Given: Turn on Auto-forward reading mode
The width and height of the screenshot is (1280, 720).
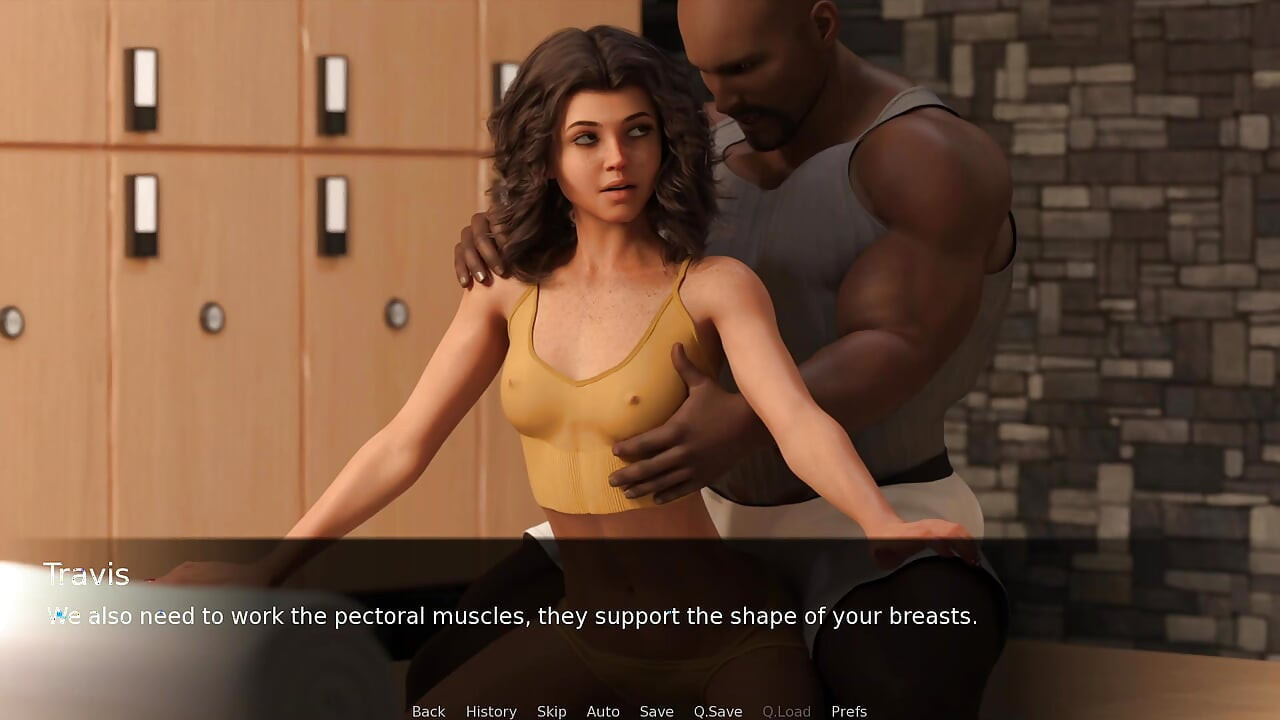Looking at the screenshot, I should (603, 711).
